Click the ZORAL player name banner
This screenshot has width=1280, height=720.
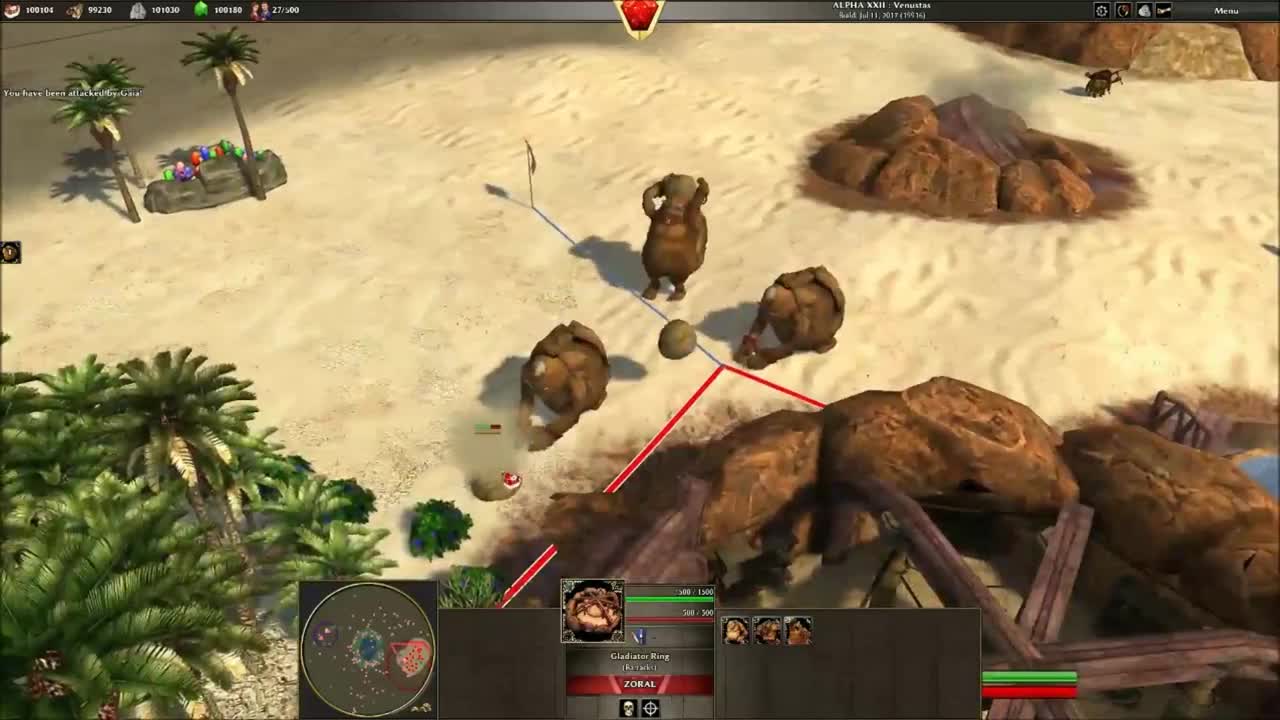coord(640,684)
